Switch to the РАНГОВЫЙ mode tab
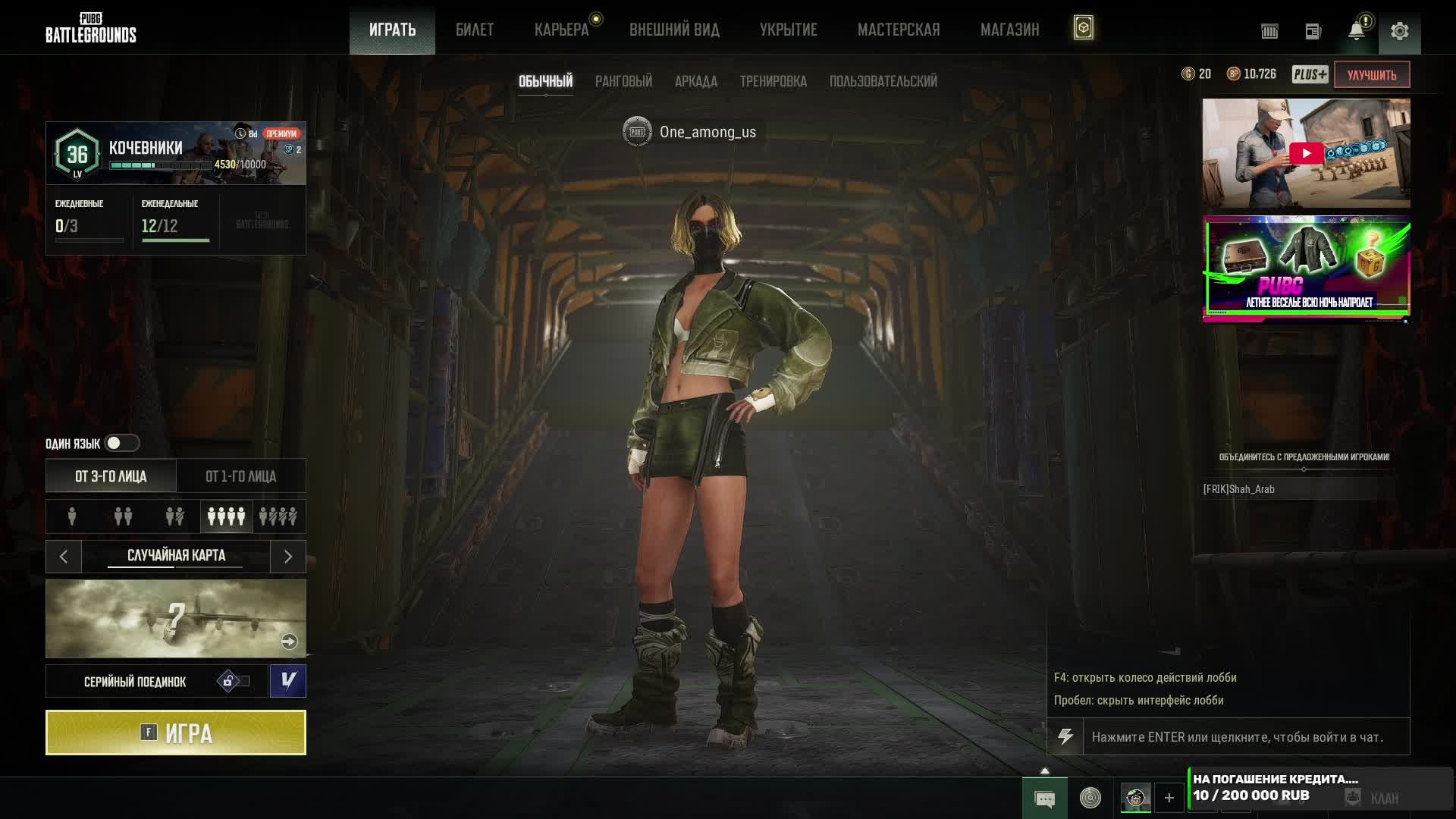 pyautogui.click(x=623, y=81)
